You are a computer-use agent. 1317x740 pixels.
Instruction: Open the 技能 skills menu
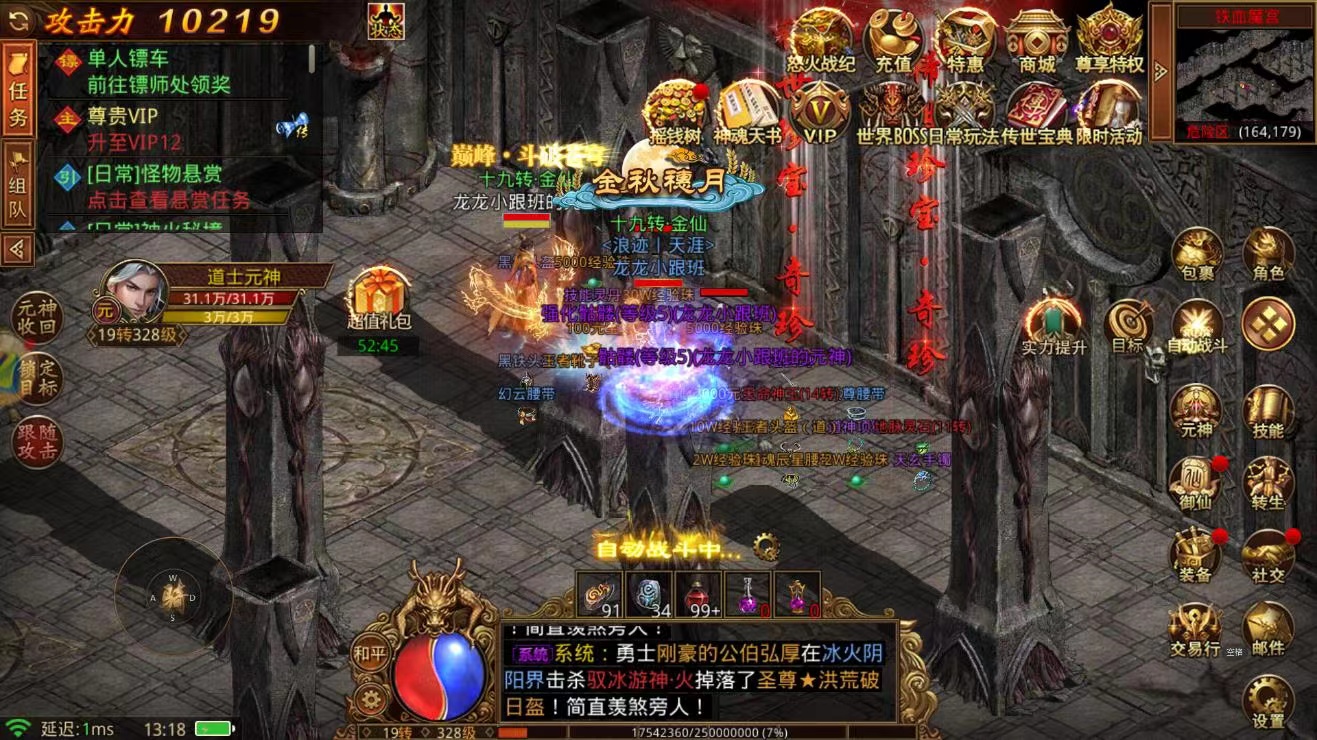coord(1268,411)
